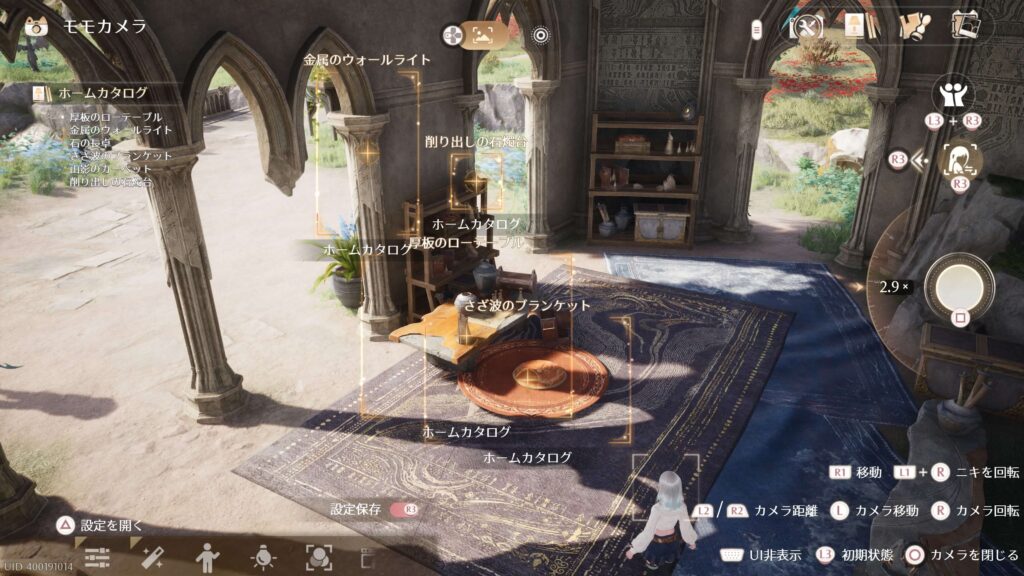Select the landscape photo mode icon
The height and width of the screenshot is (576, 1024).
click(485, 35)
